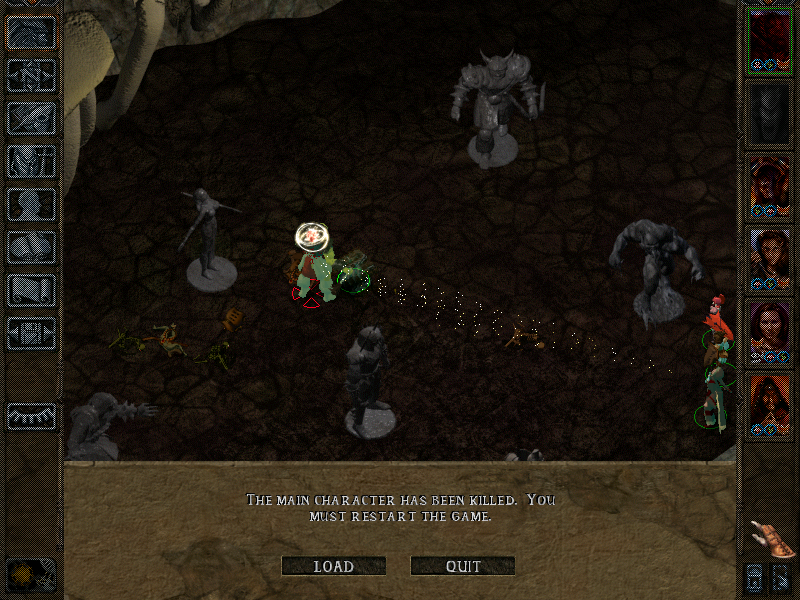Image resolution: width=800 pixels, height=600 pixels.
Task: Open the character record head-silhouette icon
Action: 31,204
